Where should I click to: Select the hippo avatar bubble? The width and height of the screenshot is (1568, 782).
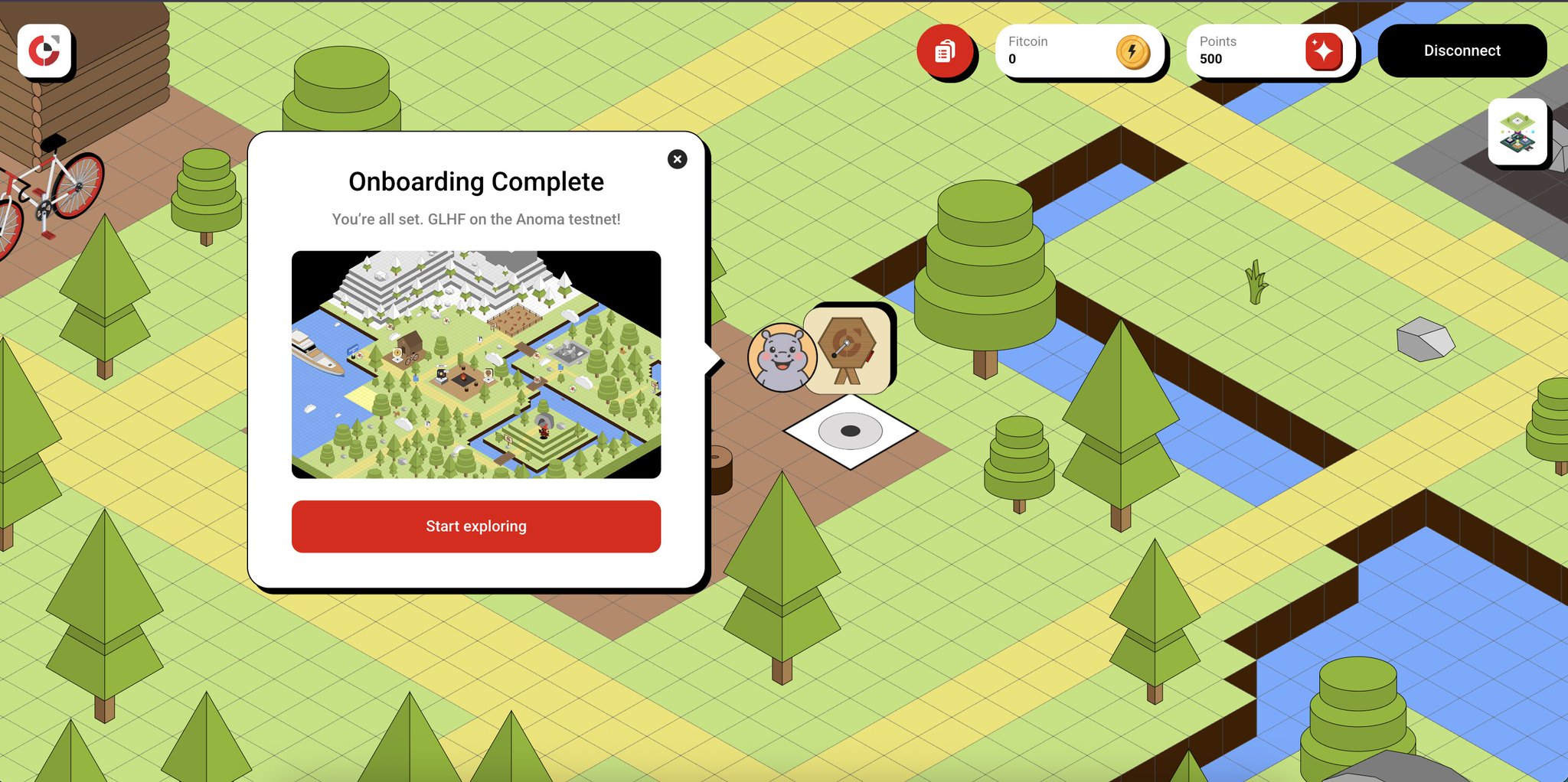tap(781, 357)
